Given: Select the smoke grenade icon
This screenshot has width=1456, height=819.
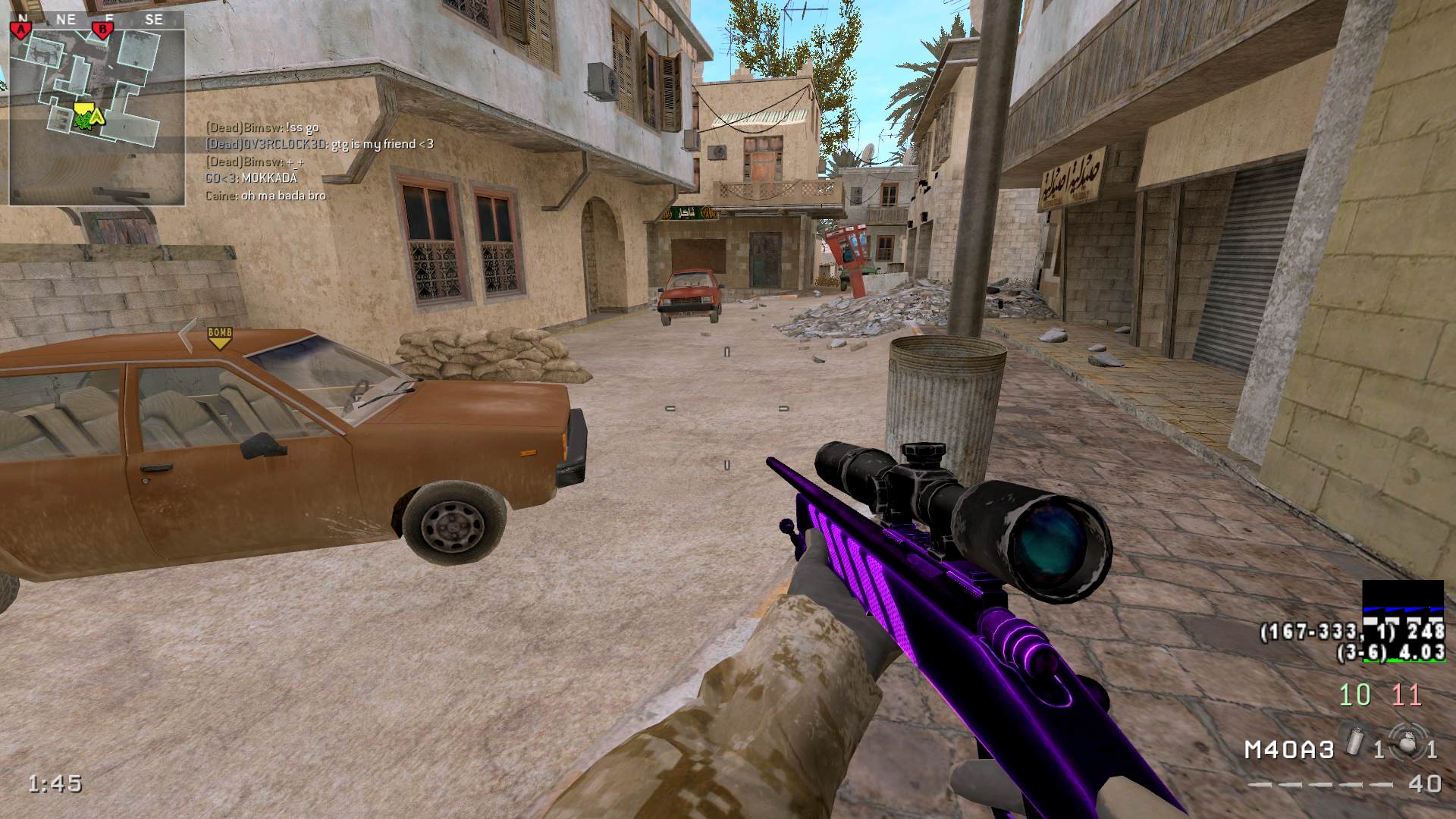Looking at the screenshot, I should point(1356,740).
